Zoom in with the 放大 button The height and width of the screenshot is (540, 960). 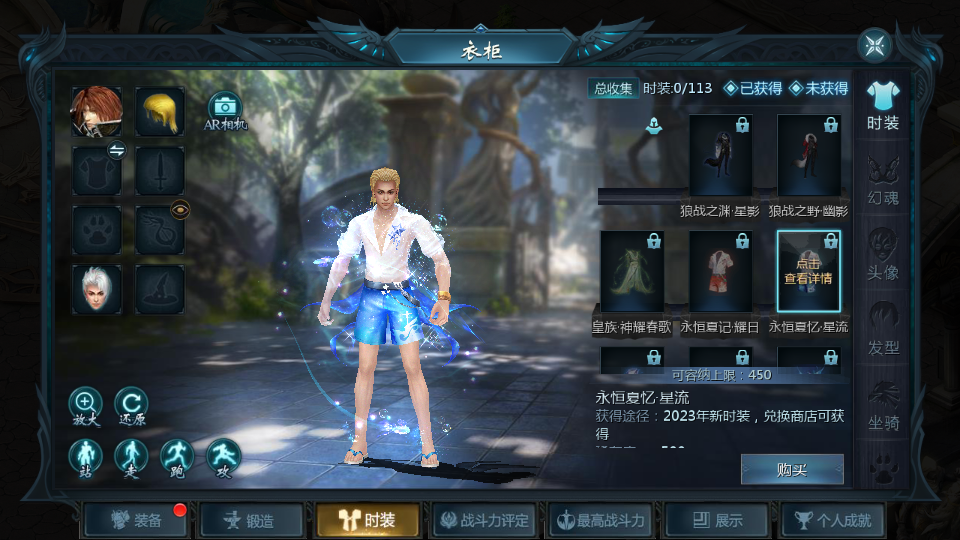(x=85, y=404)
